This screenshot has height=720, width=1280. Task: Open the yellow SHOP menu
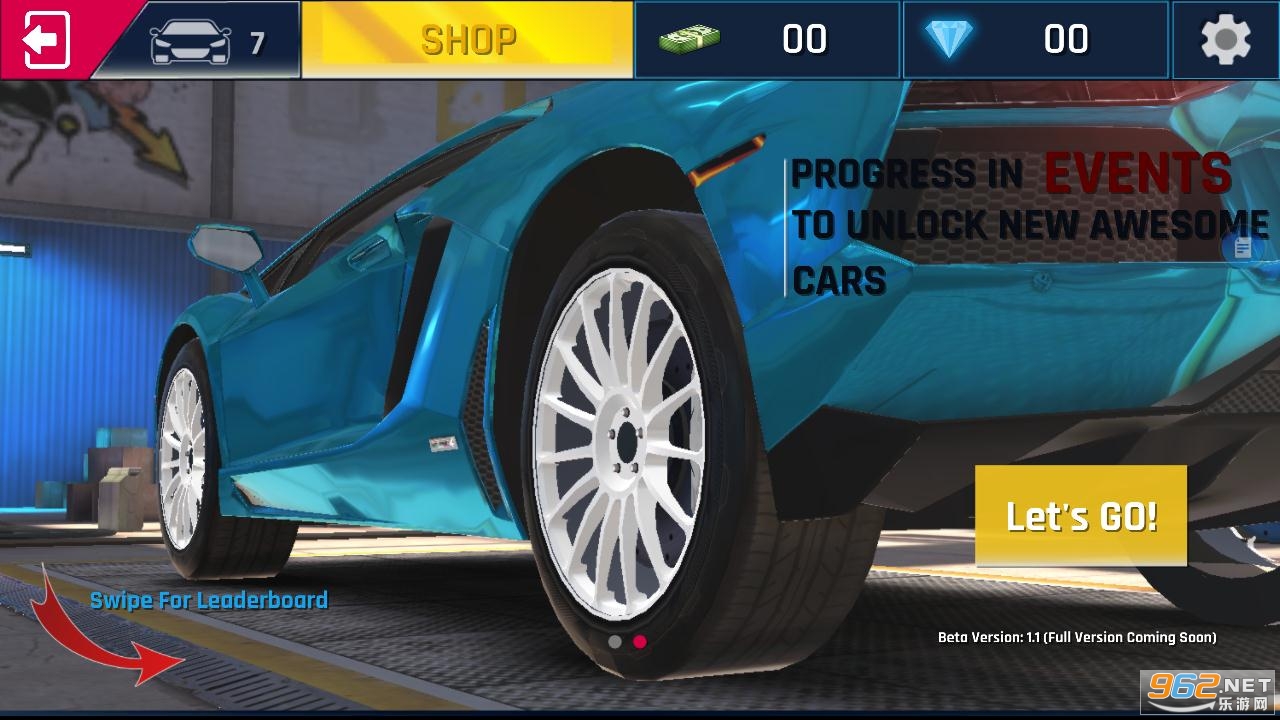point(467,40)
